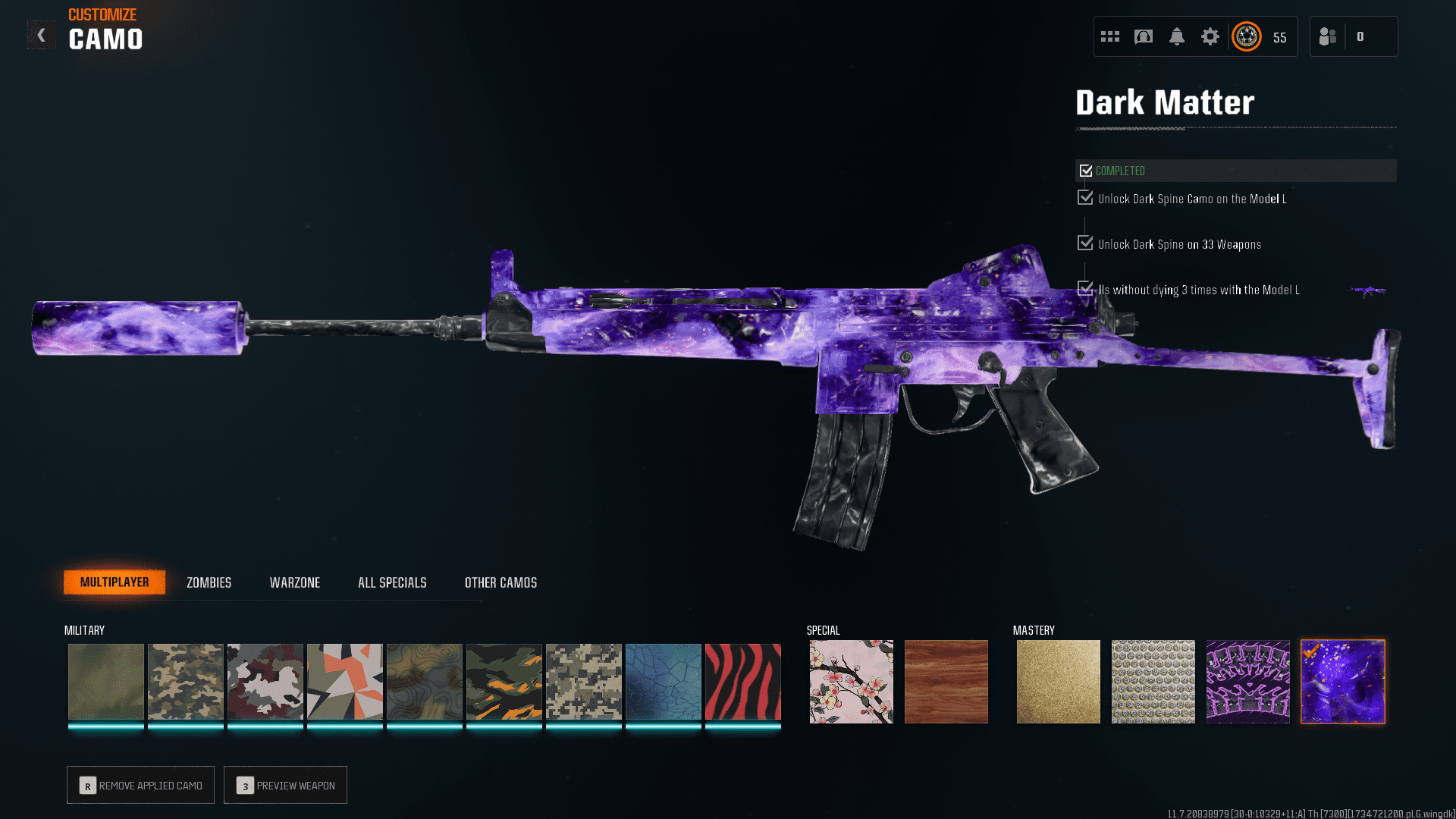Select the All Specials tab
The width and height of the screenshot is (1456, 819).
tap(392, 582)
